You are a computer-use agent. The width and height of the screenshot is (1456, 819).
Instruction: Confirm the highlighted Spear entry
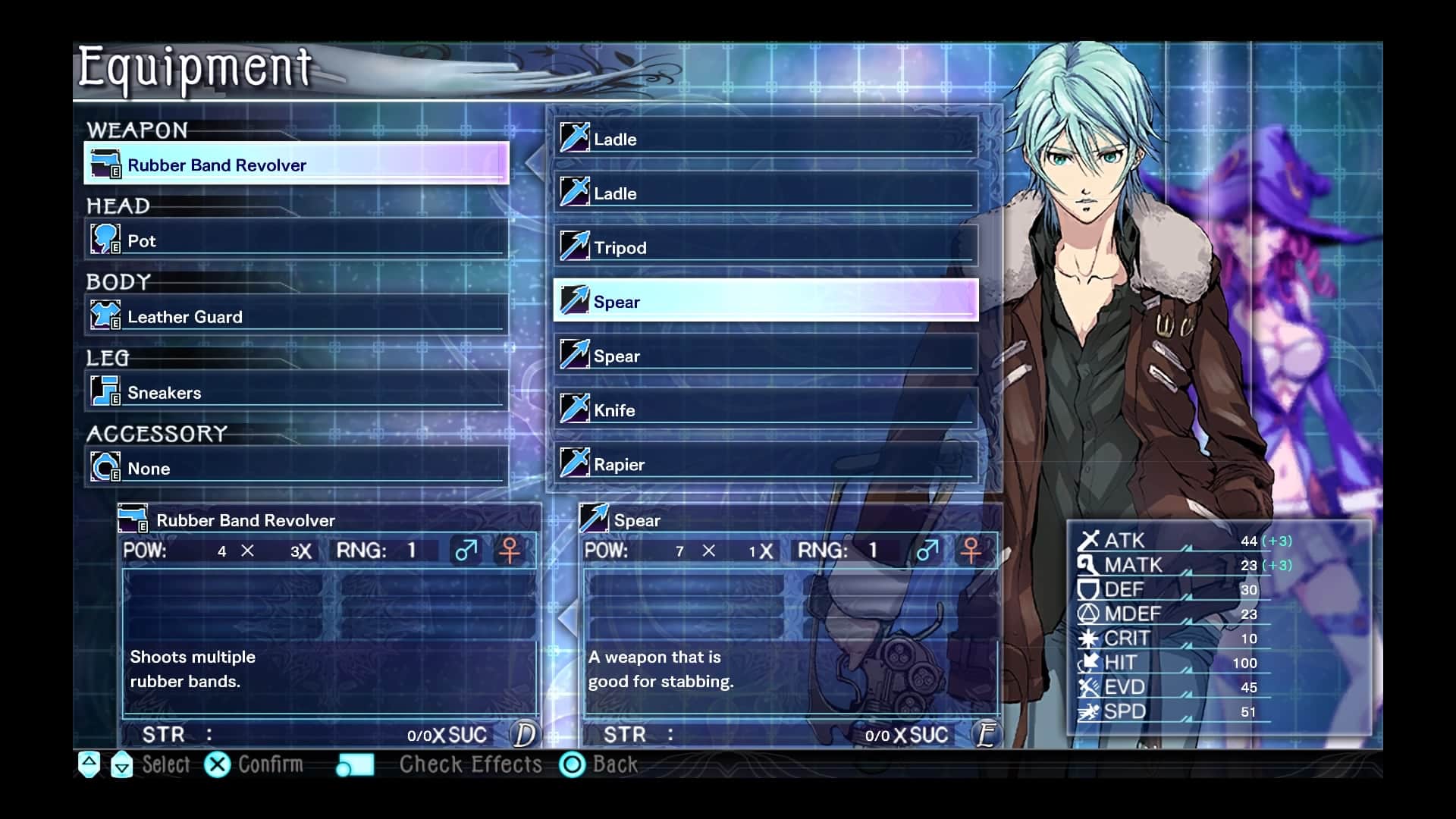click(766, 301)
